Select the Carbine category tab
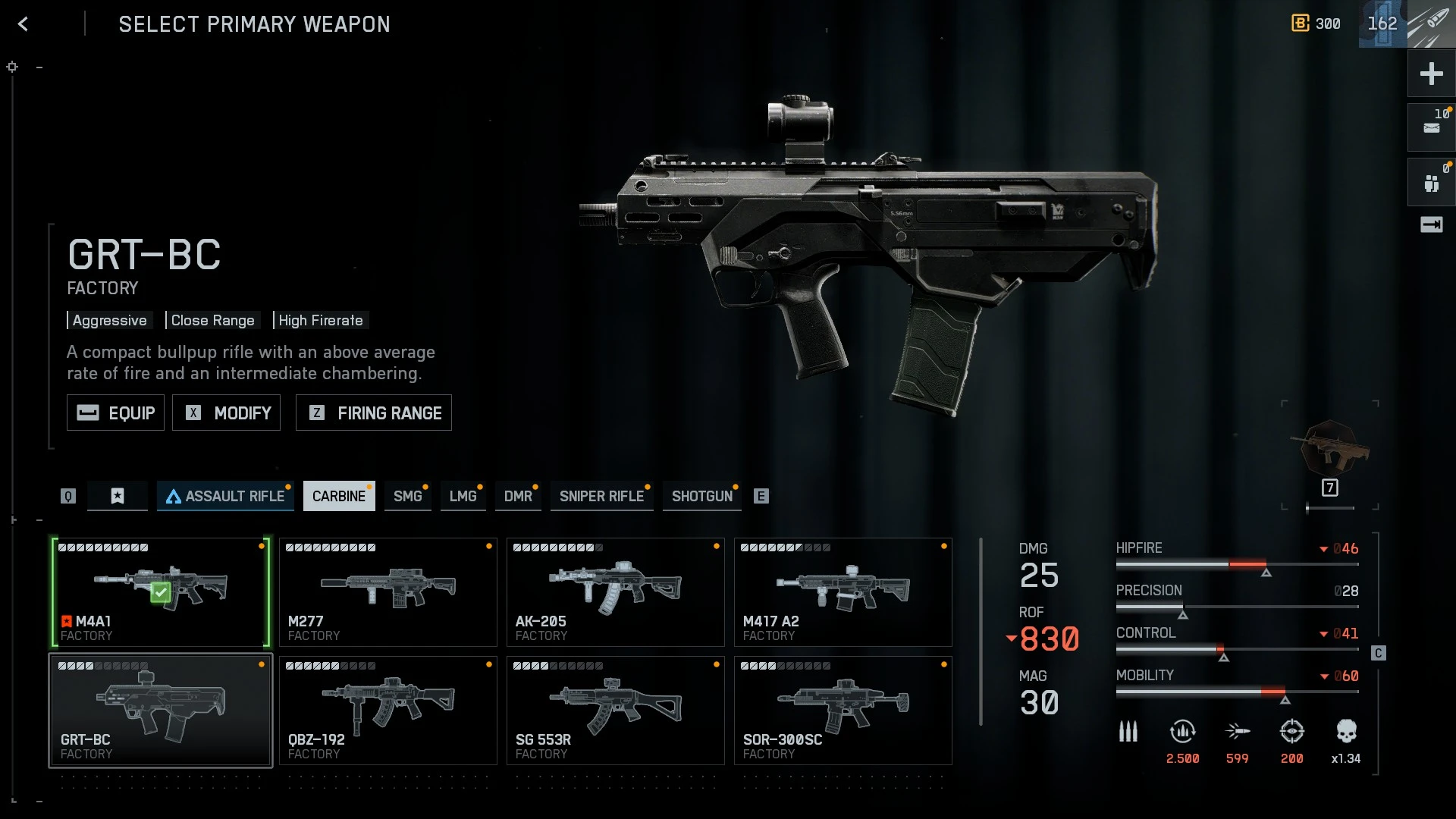The image size is (1456, 819). coord(339,496)
